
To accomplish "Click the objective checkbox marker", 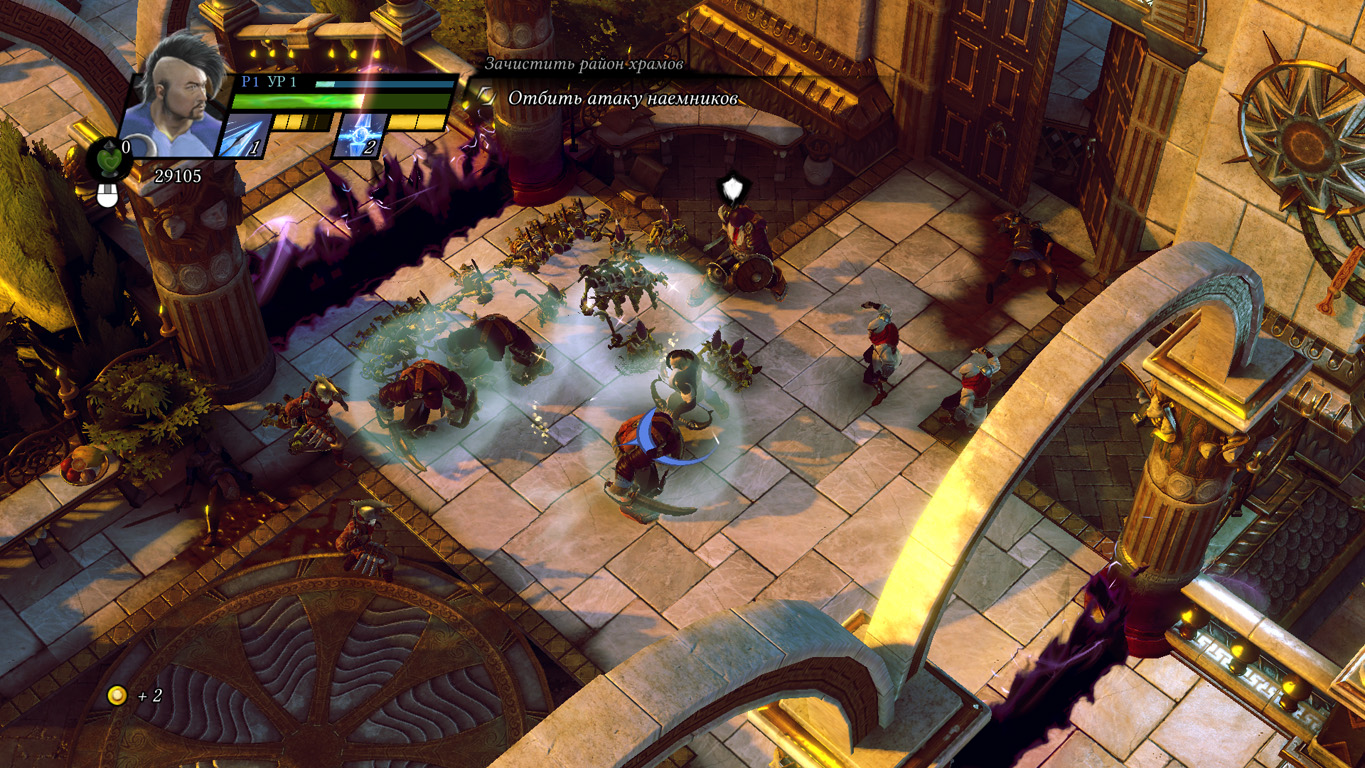I will (x=484, y=97).
